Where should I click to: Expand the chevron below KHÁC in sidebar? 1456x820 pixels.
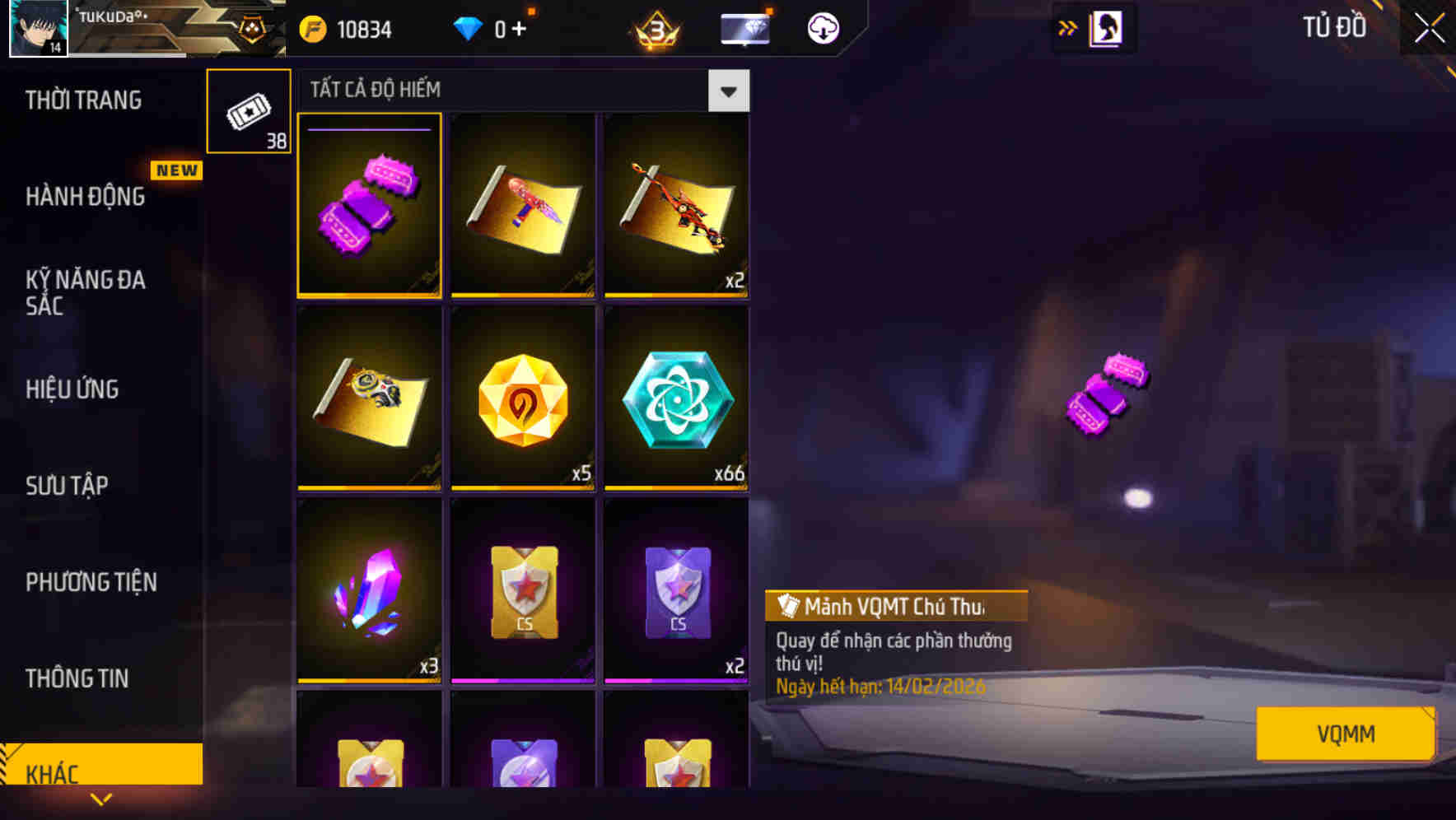coord(101,799)
